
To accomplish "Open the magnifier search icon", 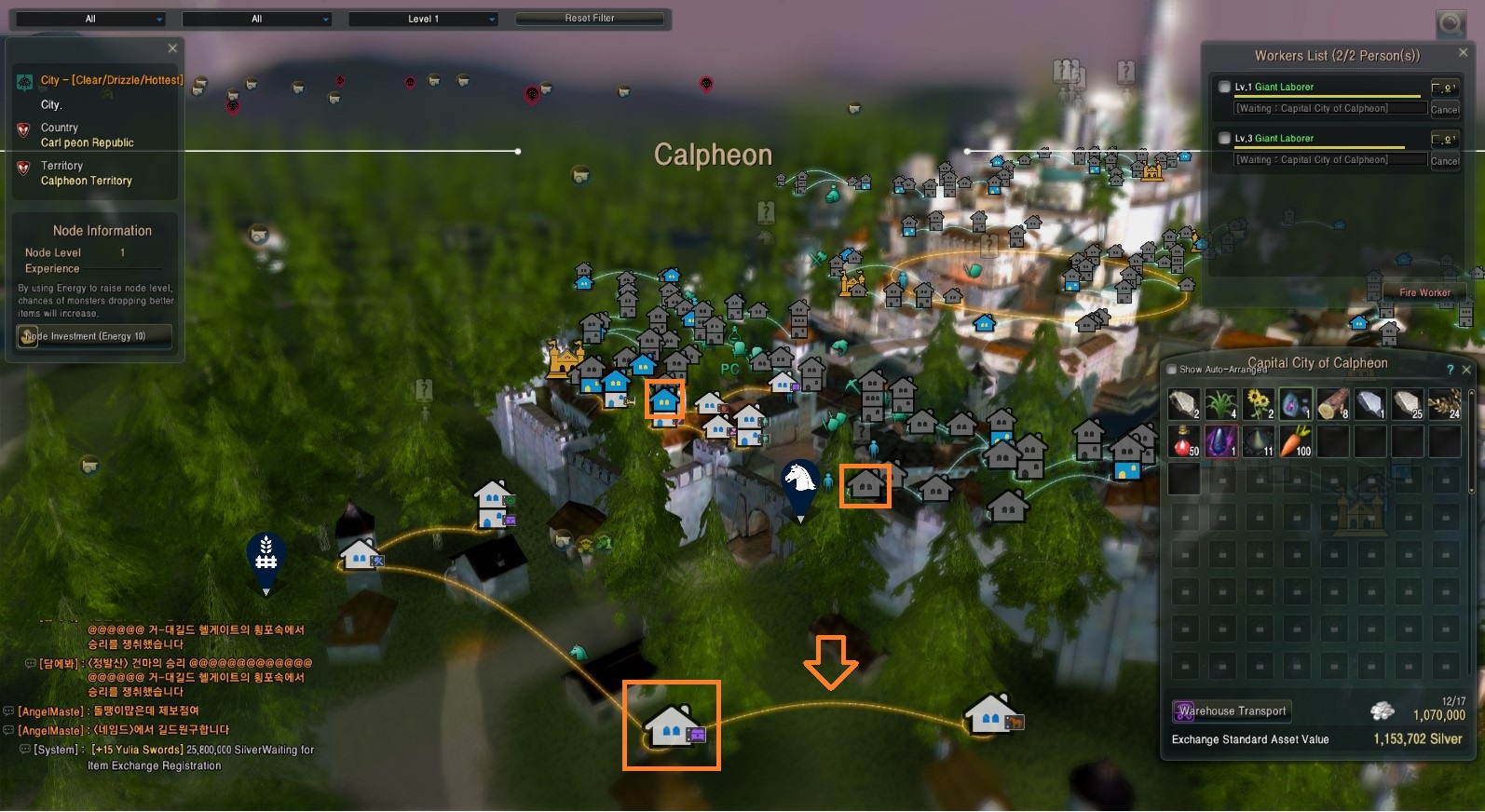I will pos(1451,24).
